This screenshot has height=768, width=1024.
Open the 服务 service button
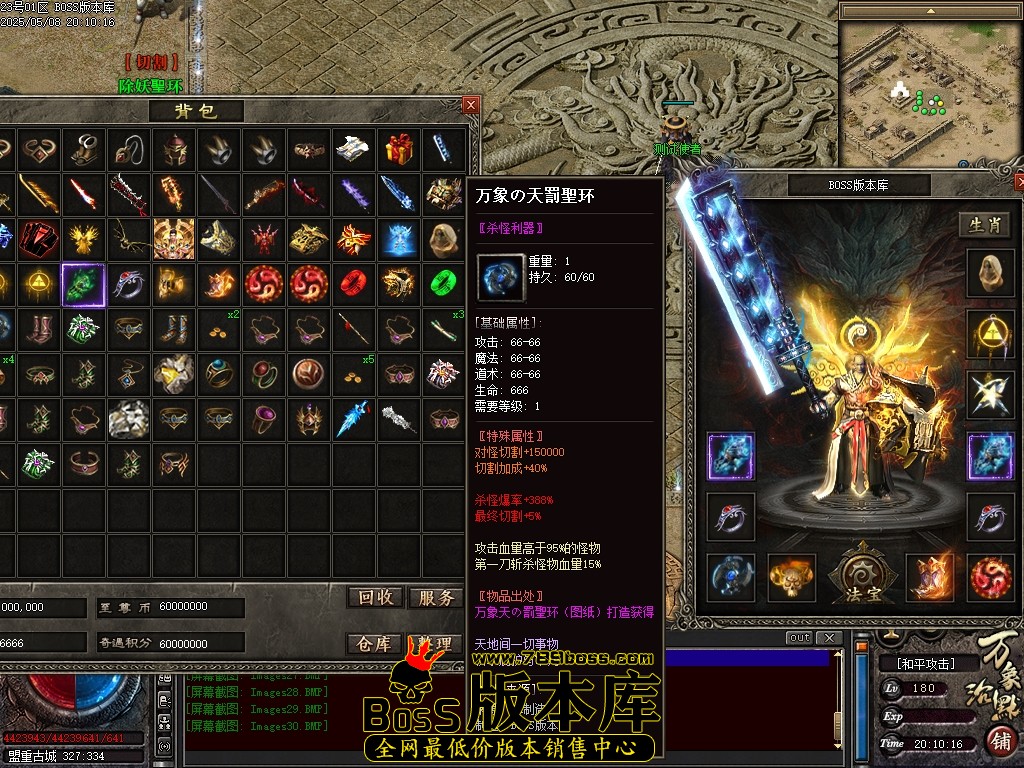436,598
